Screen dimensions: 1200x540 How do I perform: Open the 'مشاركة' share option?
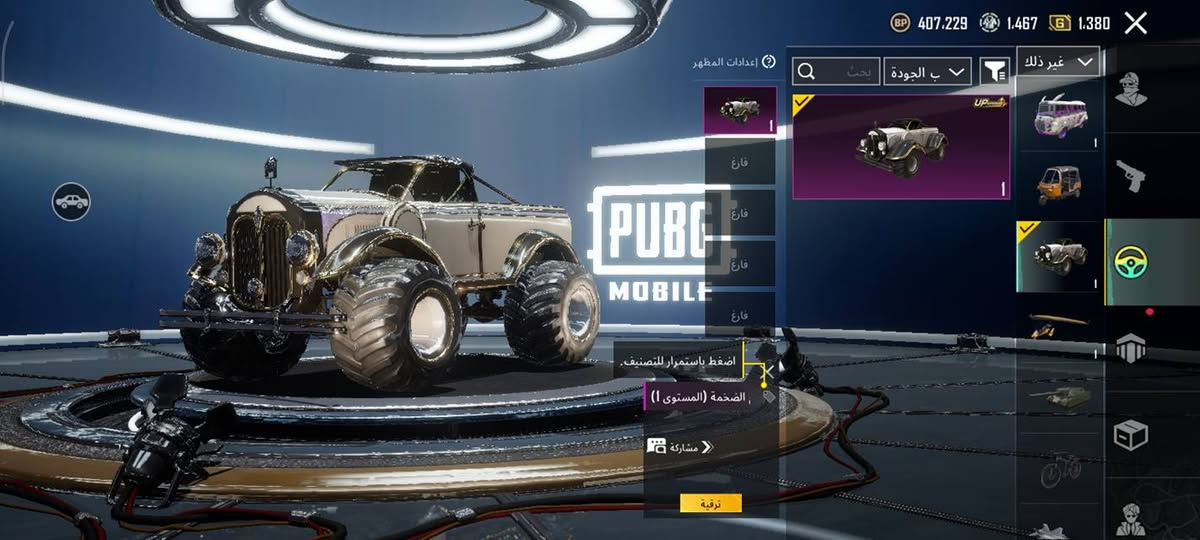pos(680,447)
